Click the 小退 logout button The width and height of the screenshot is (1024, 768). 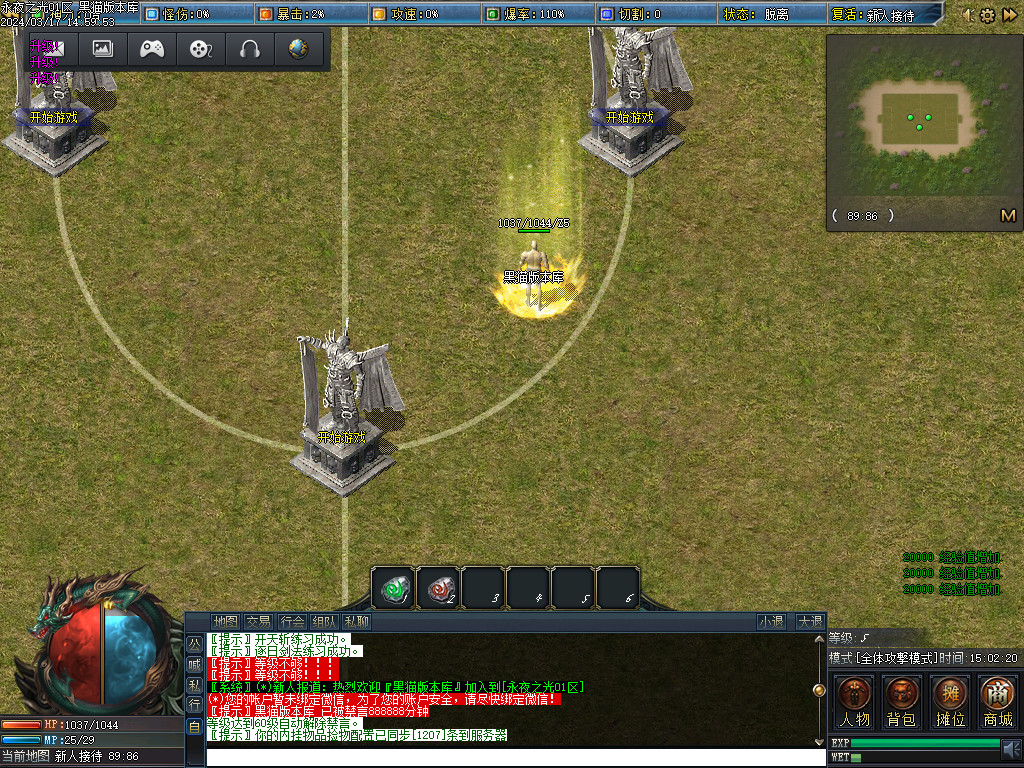click(771, 621)
